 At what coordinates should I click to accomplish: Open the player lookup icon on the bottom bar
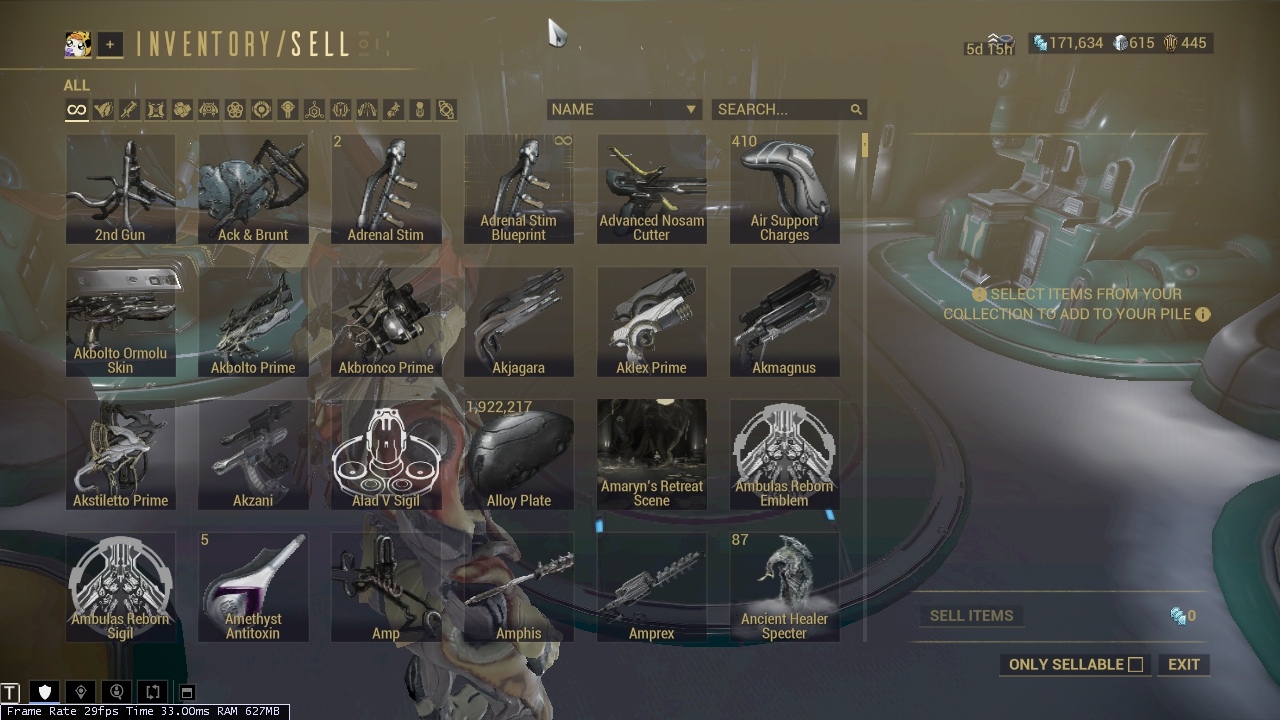(115, 691)
